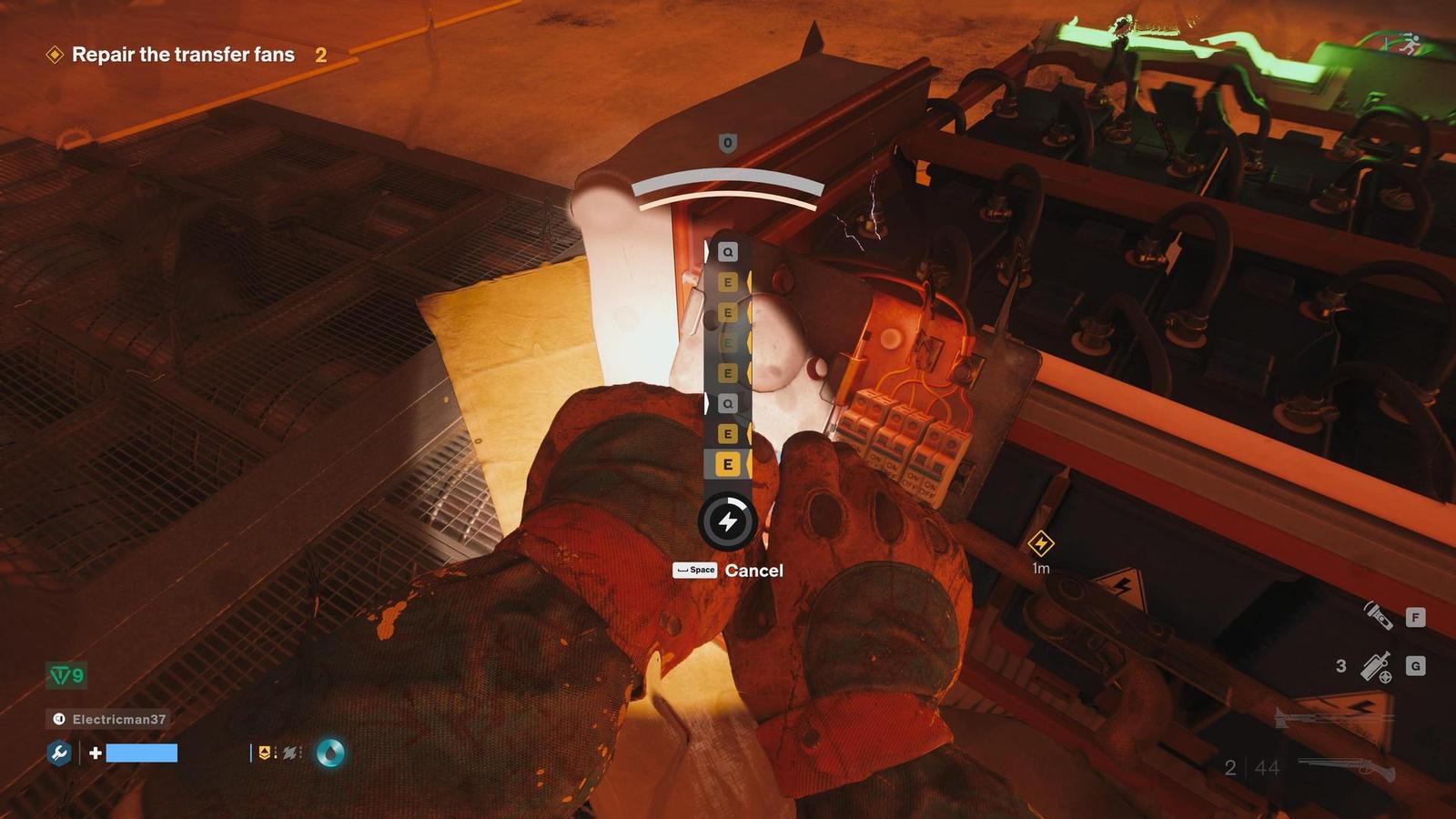Select the Repair the transfer fans objective

coord(182,55)
